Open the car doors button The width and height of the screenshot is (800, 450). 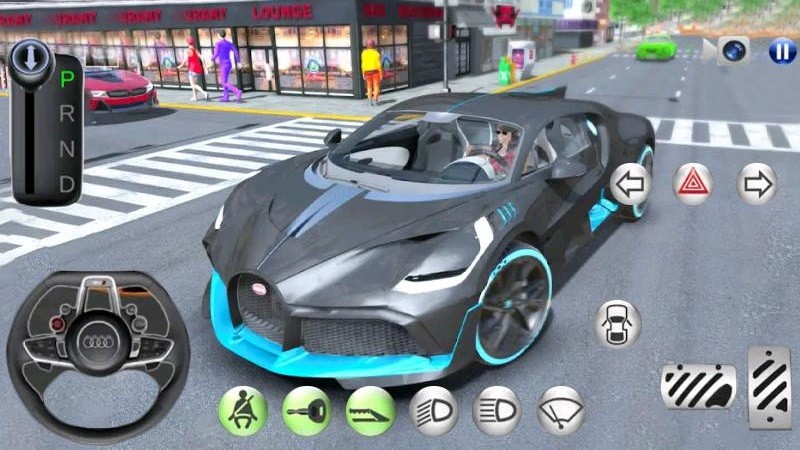click(x=617, y=323)
